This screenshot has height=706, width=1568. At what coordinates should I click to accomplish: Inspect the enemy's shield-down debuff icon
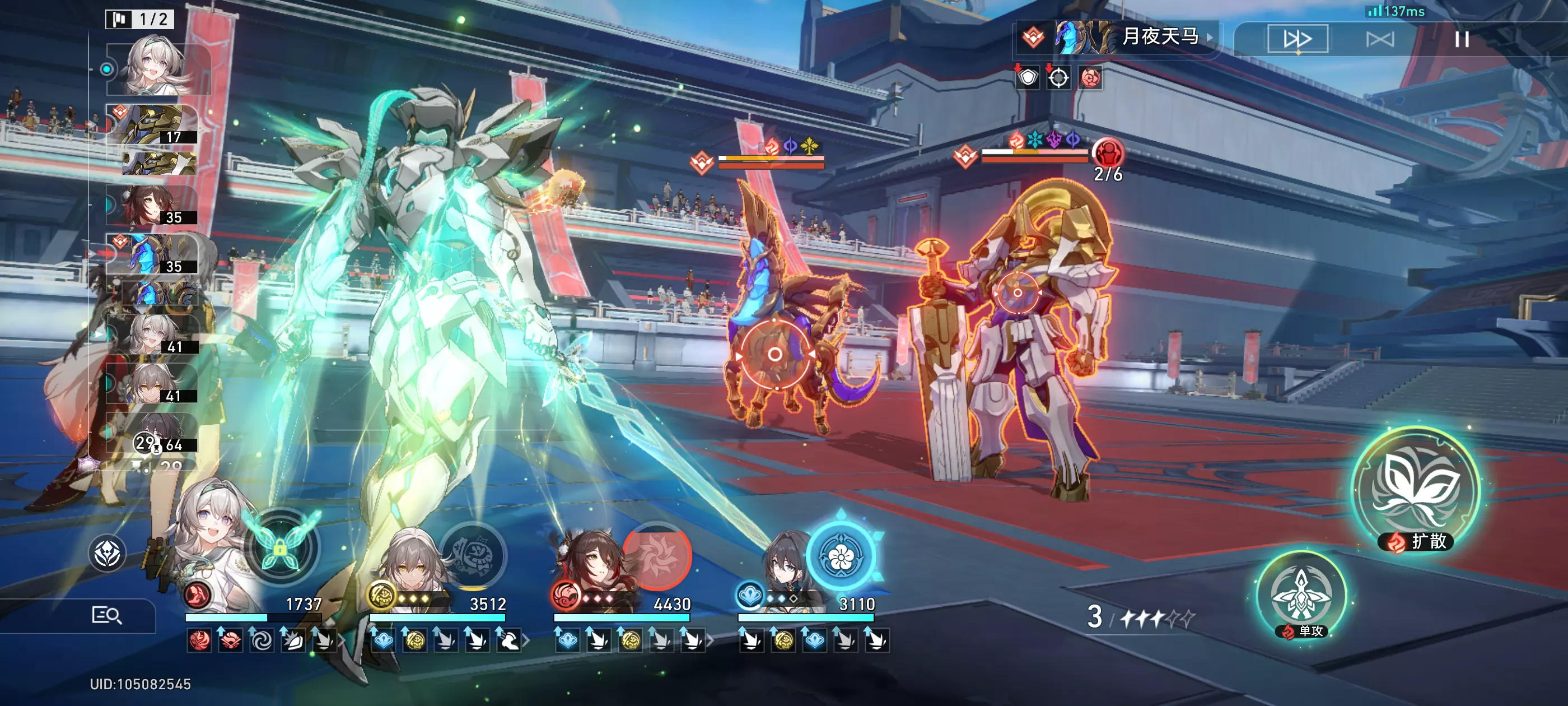[1028, 77]
